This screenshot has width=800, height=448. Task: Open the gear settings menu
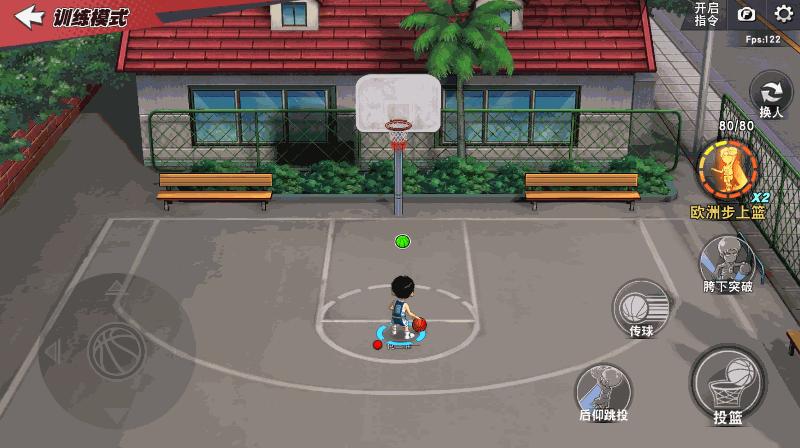click(x=782, y=14)
